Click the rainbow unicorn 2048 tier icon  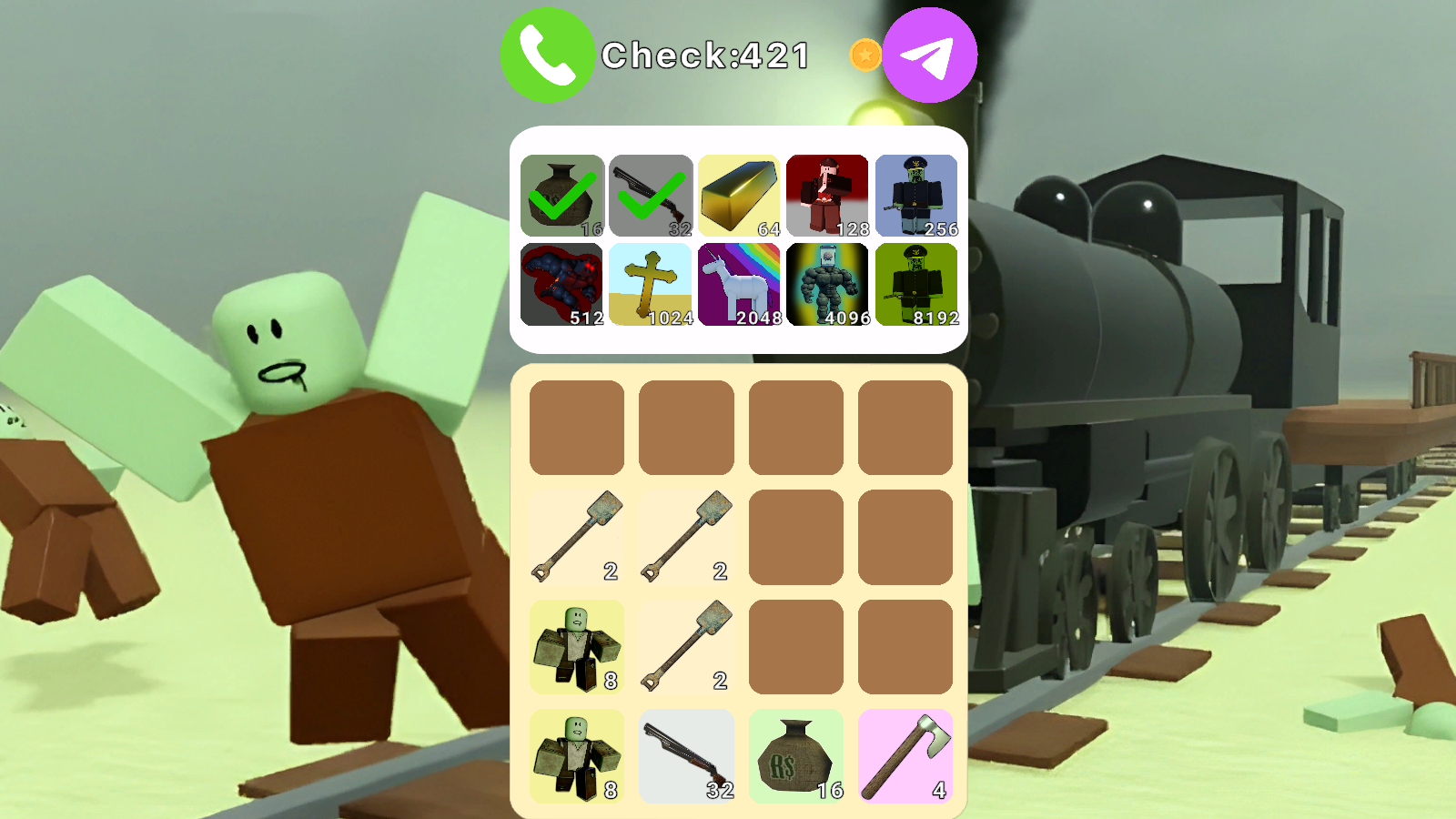pos(739,285)
